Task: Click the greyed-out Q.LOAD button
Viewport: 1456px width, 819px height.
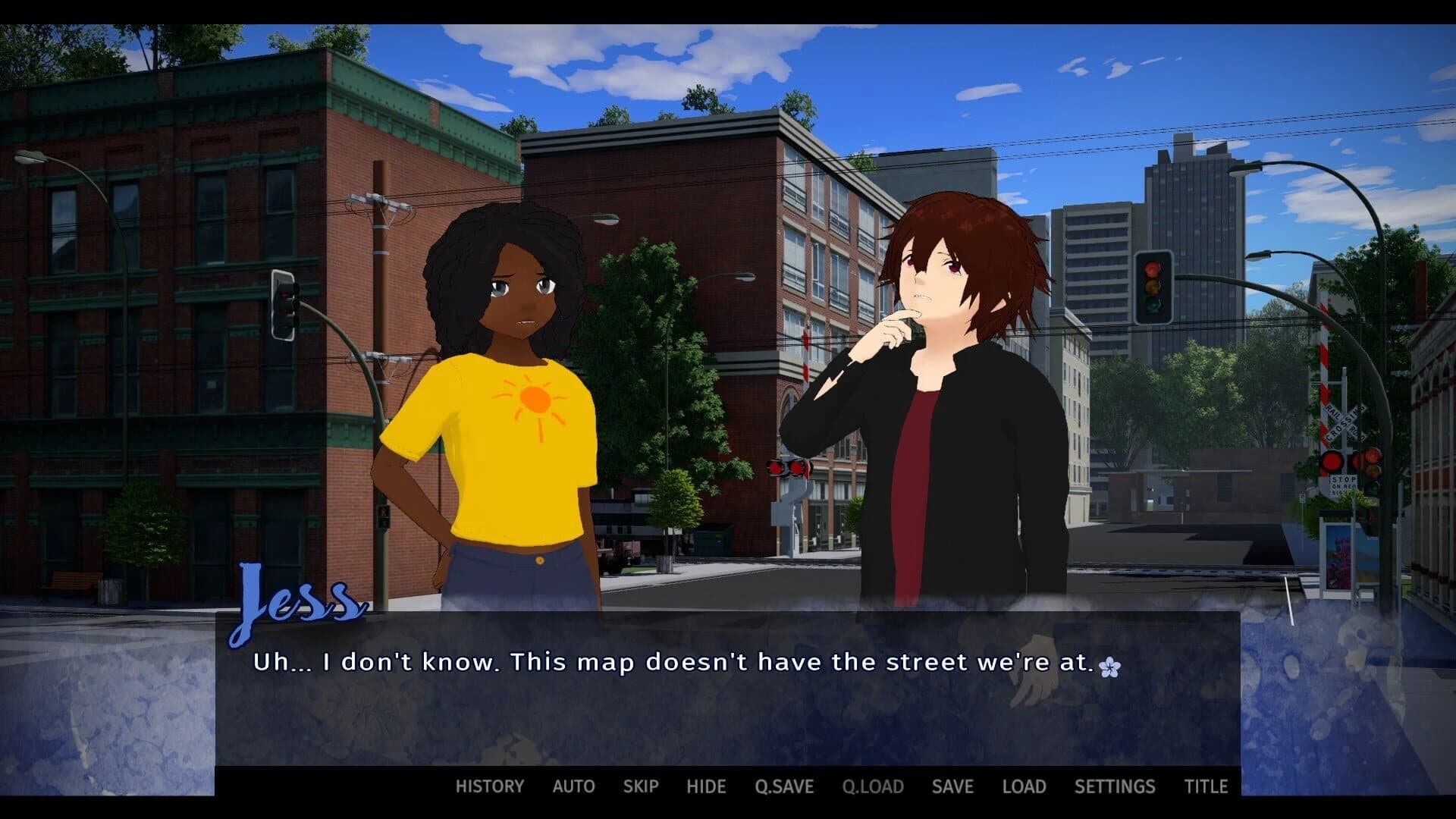Action: click(x=873, y=786)
